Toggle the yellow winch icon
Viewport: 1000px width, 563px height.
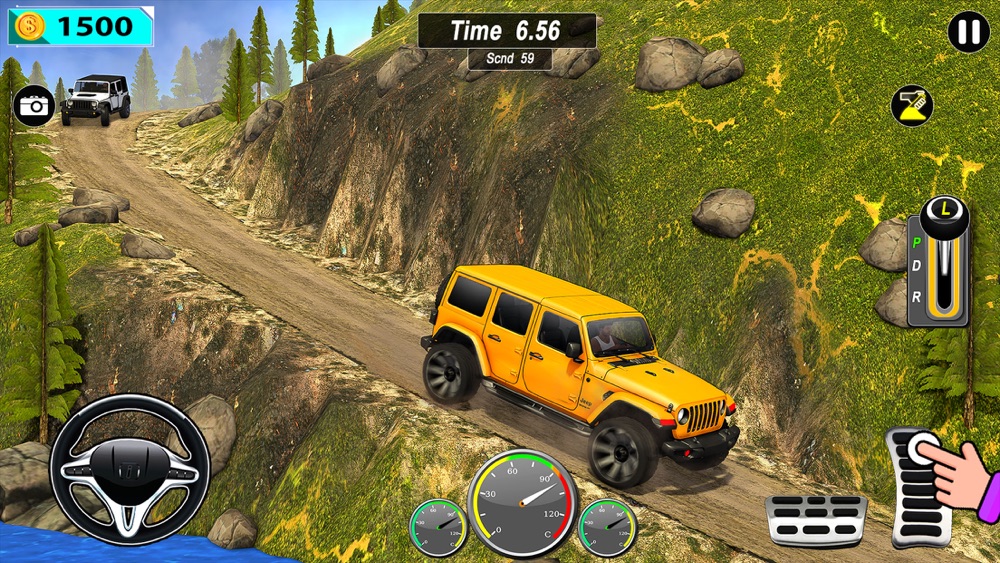pos(911,106)
